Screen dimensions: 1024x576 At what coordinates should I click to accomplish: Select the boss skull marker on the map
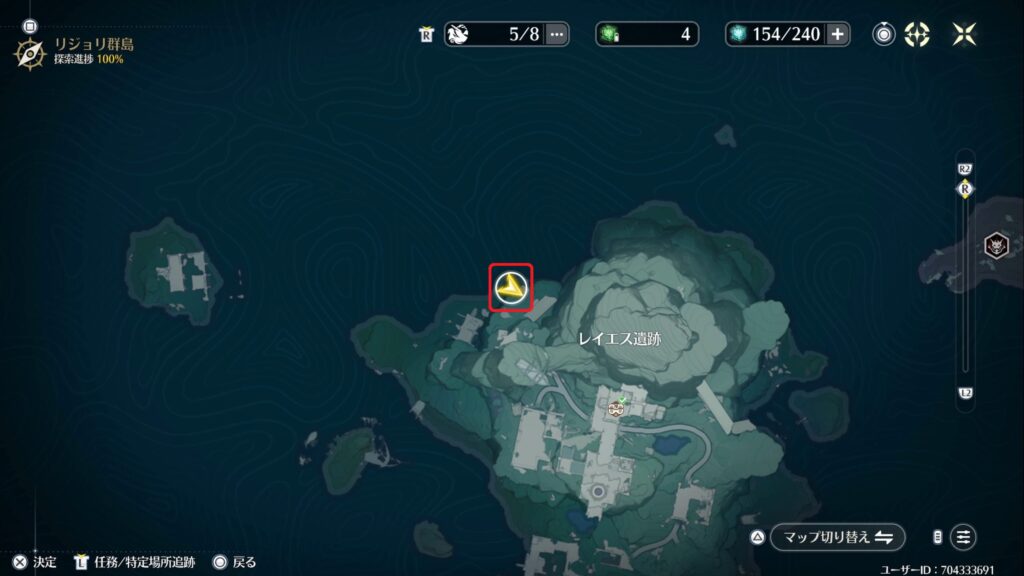click(x=996, y=244)
